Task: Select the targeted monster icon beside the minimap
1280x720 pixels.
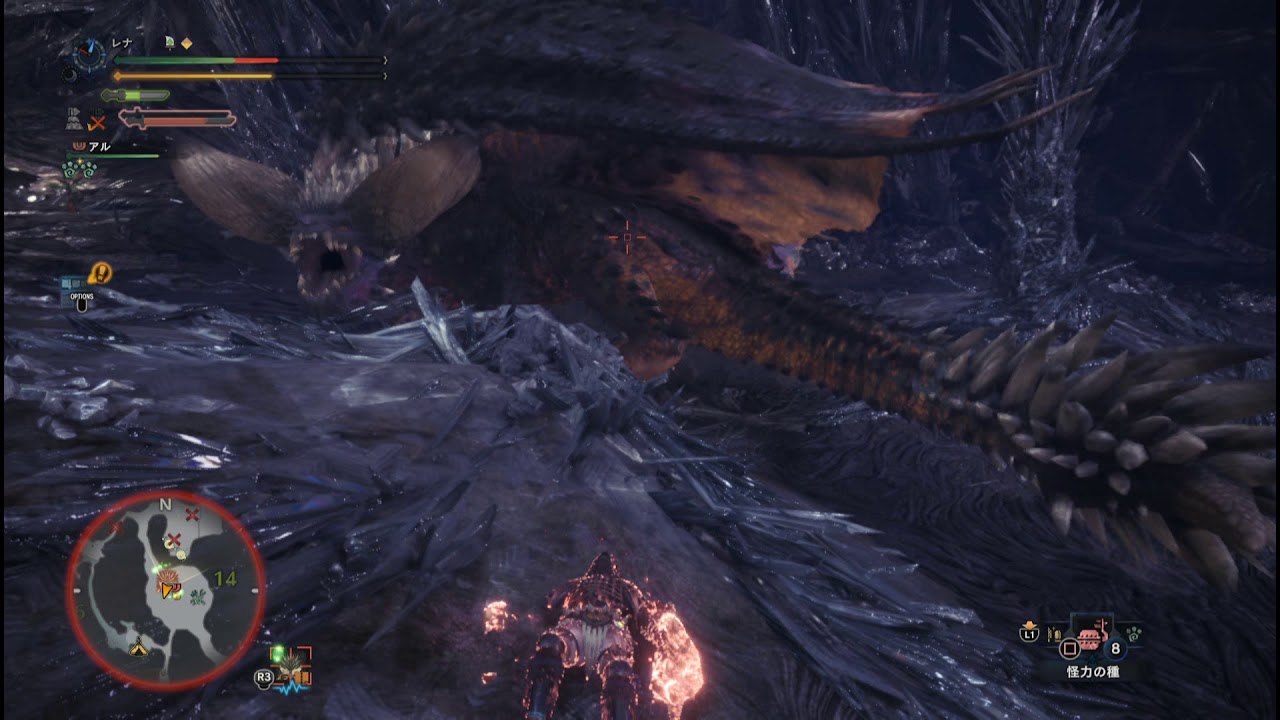Action: 294,665
